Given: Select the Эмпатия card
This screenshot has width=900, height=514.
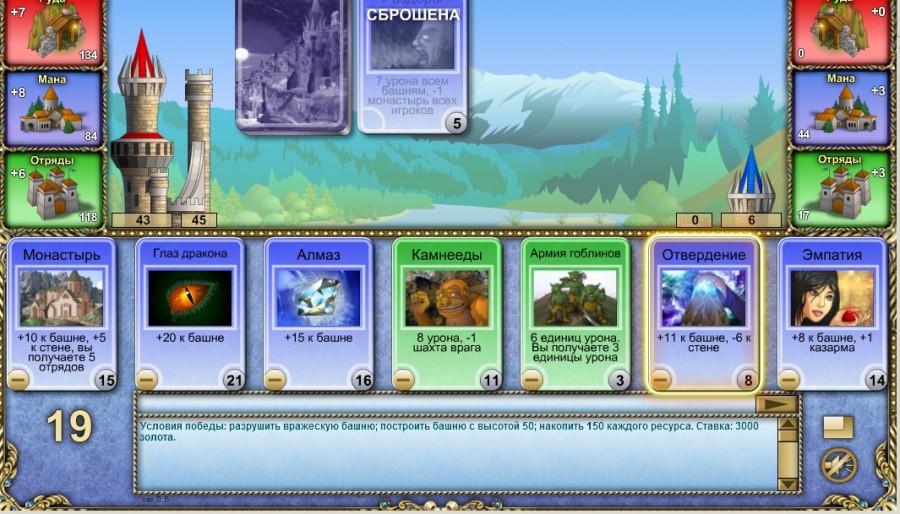Looking at the screenshot, I should 831,297.
